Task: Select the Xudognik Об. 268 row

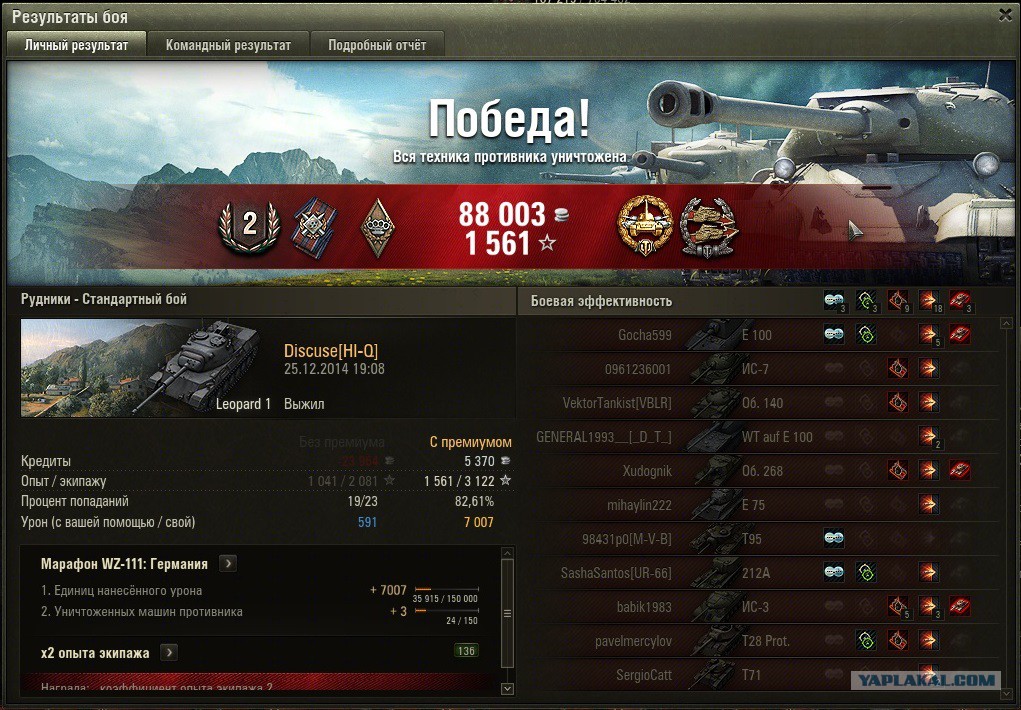Action: pos(760,471)
